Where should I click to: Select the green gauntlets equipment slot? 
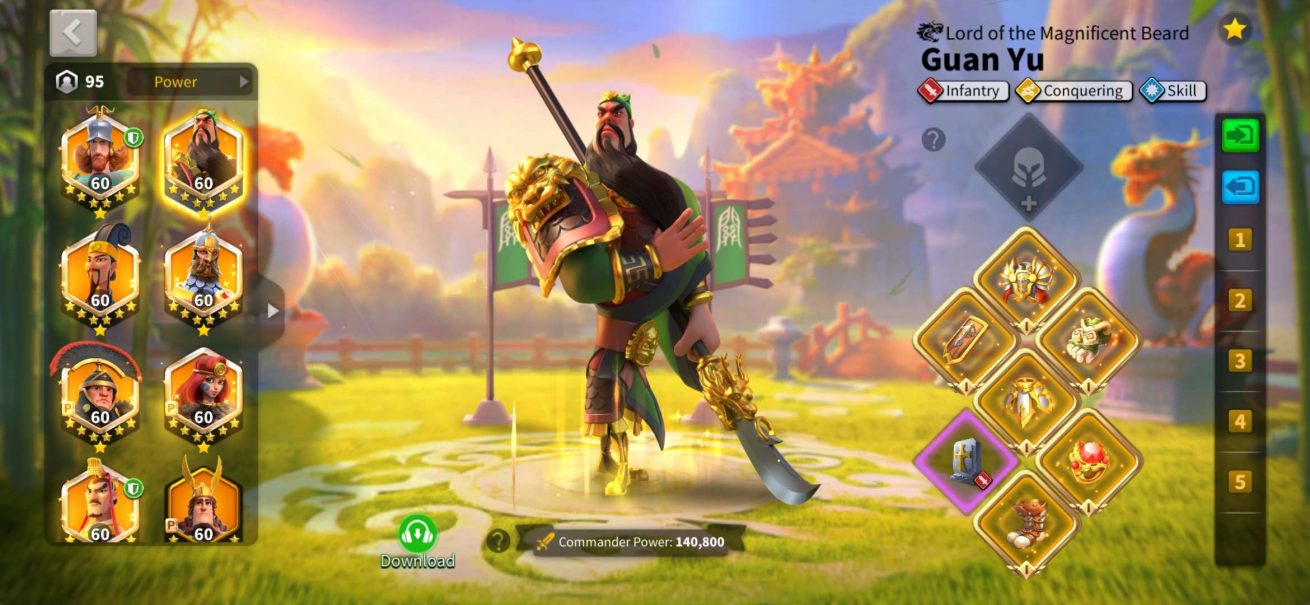point(1088,338)
